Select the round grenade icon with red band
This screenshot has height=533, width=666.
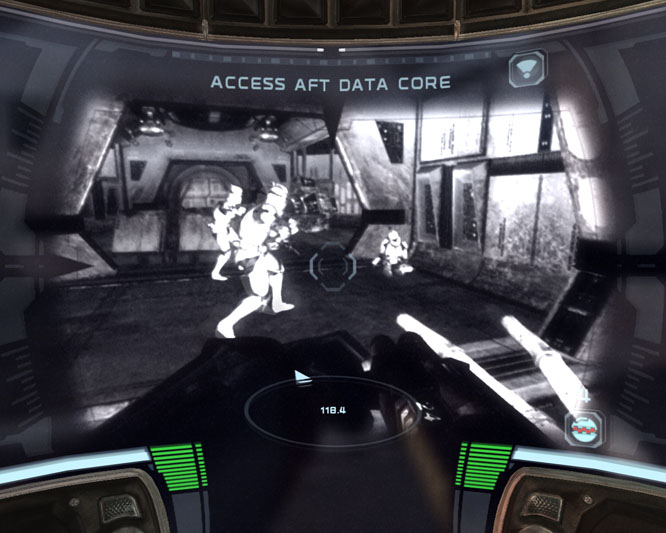[x=584, y=429]
